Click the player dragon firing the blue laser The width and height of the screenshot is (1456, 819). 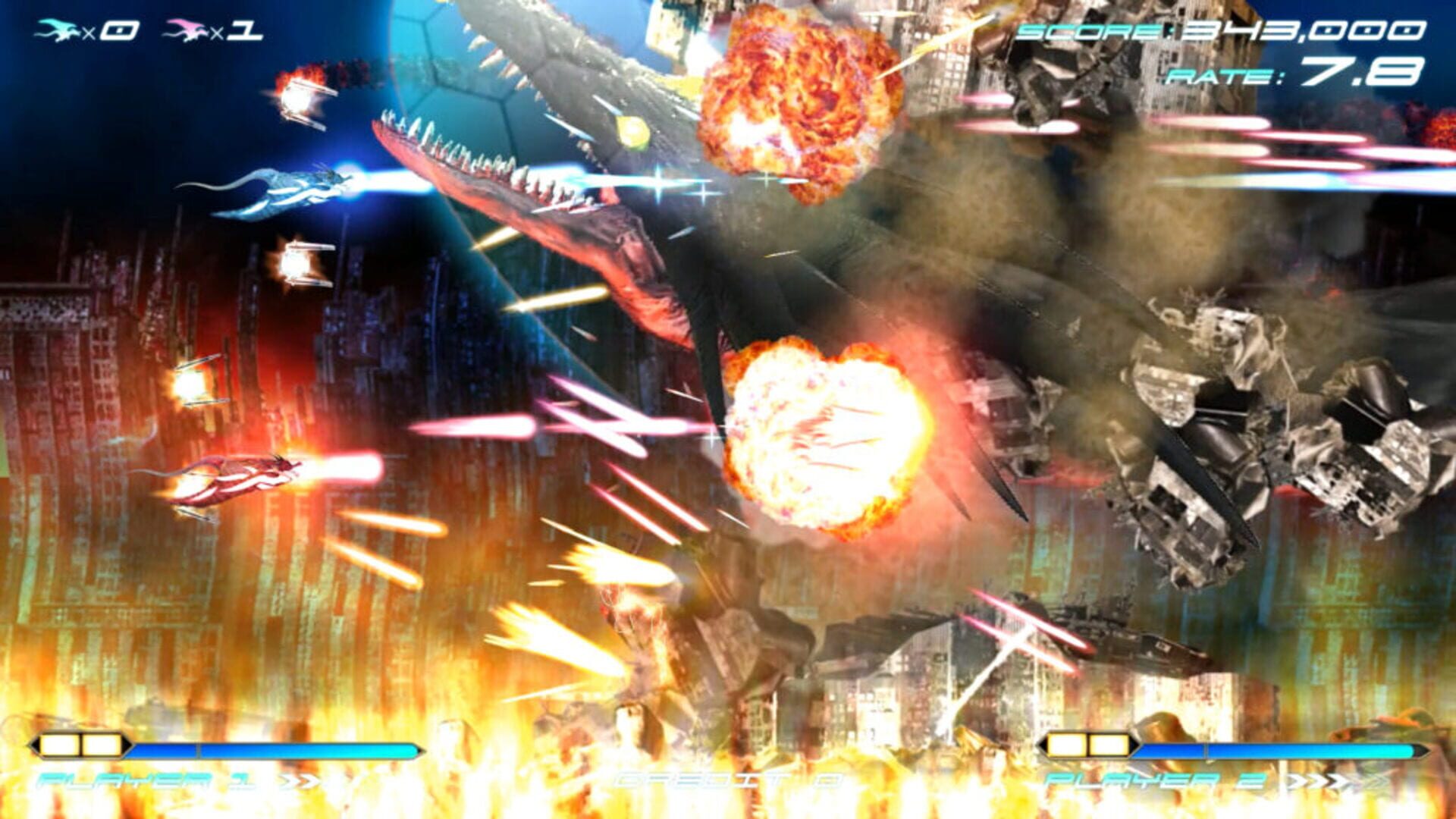coord(288,190)
